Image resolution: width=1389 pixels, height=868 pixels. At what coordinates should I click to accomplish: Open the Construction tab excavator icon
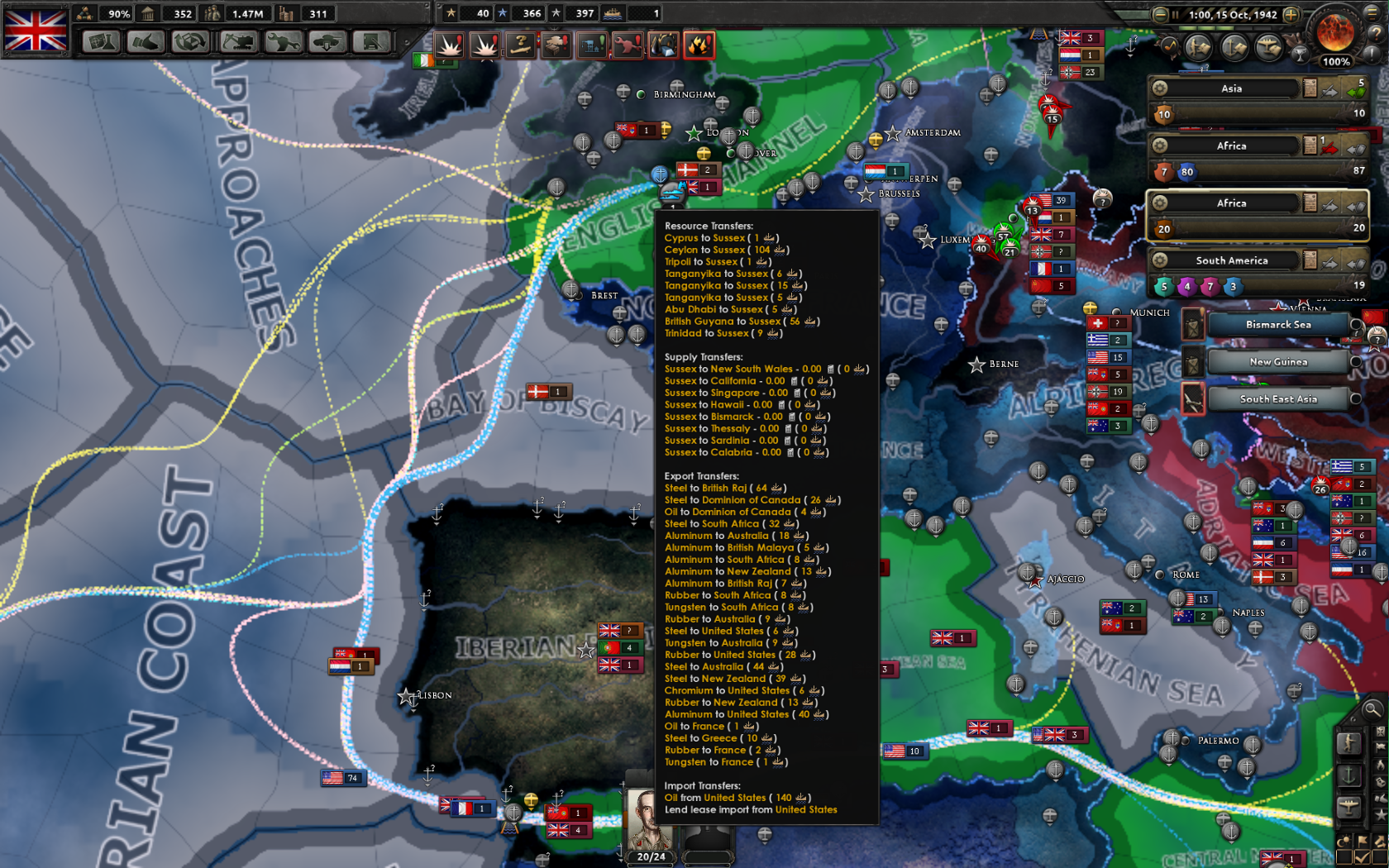[x=237, y=41]
